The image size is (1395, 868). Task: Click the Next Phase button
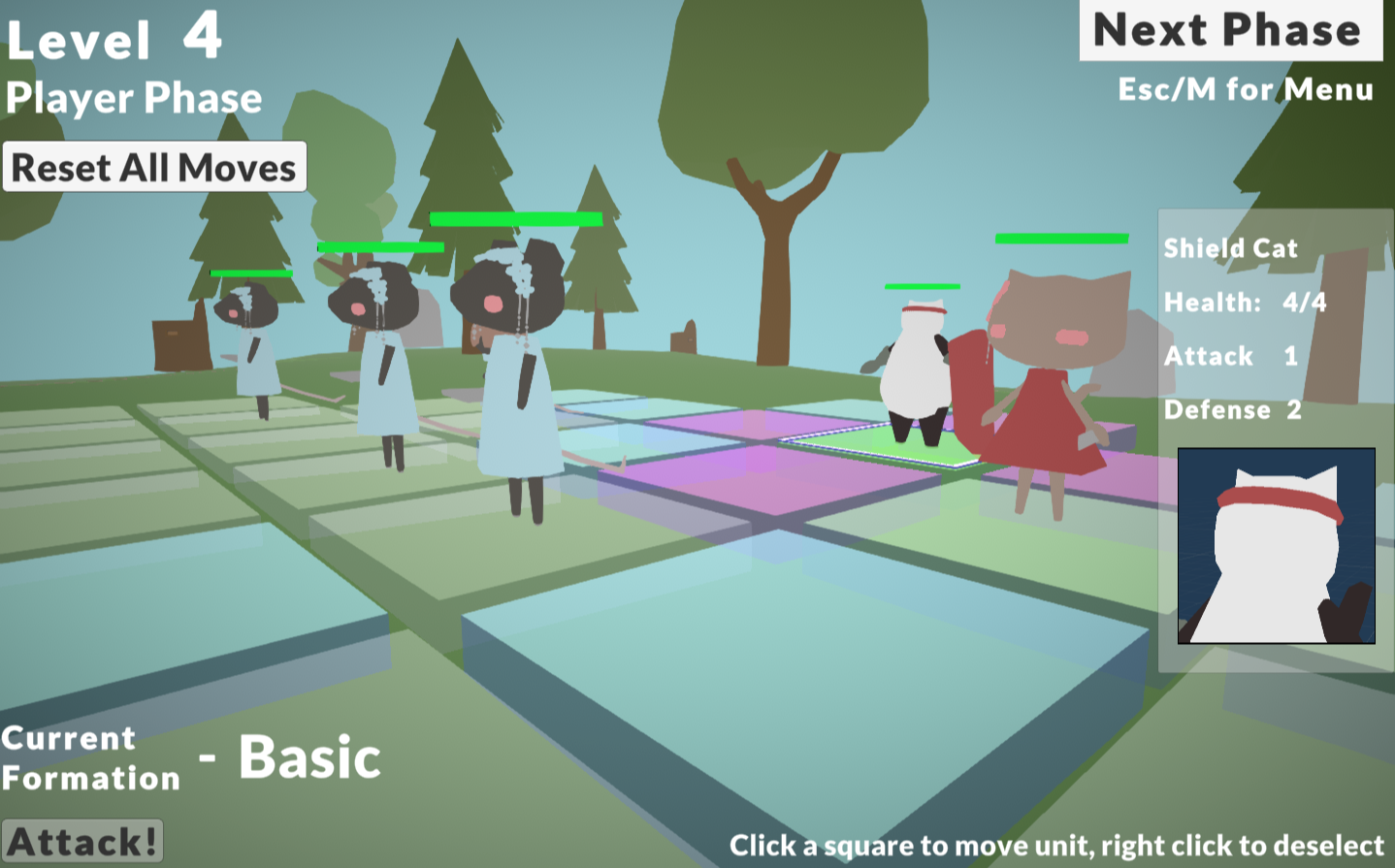tap(1229, 30)
